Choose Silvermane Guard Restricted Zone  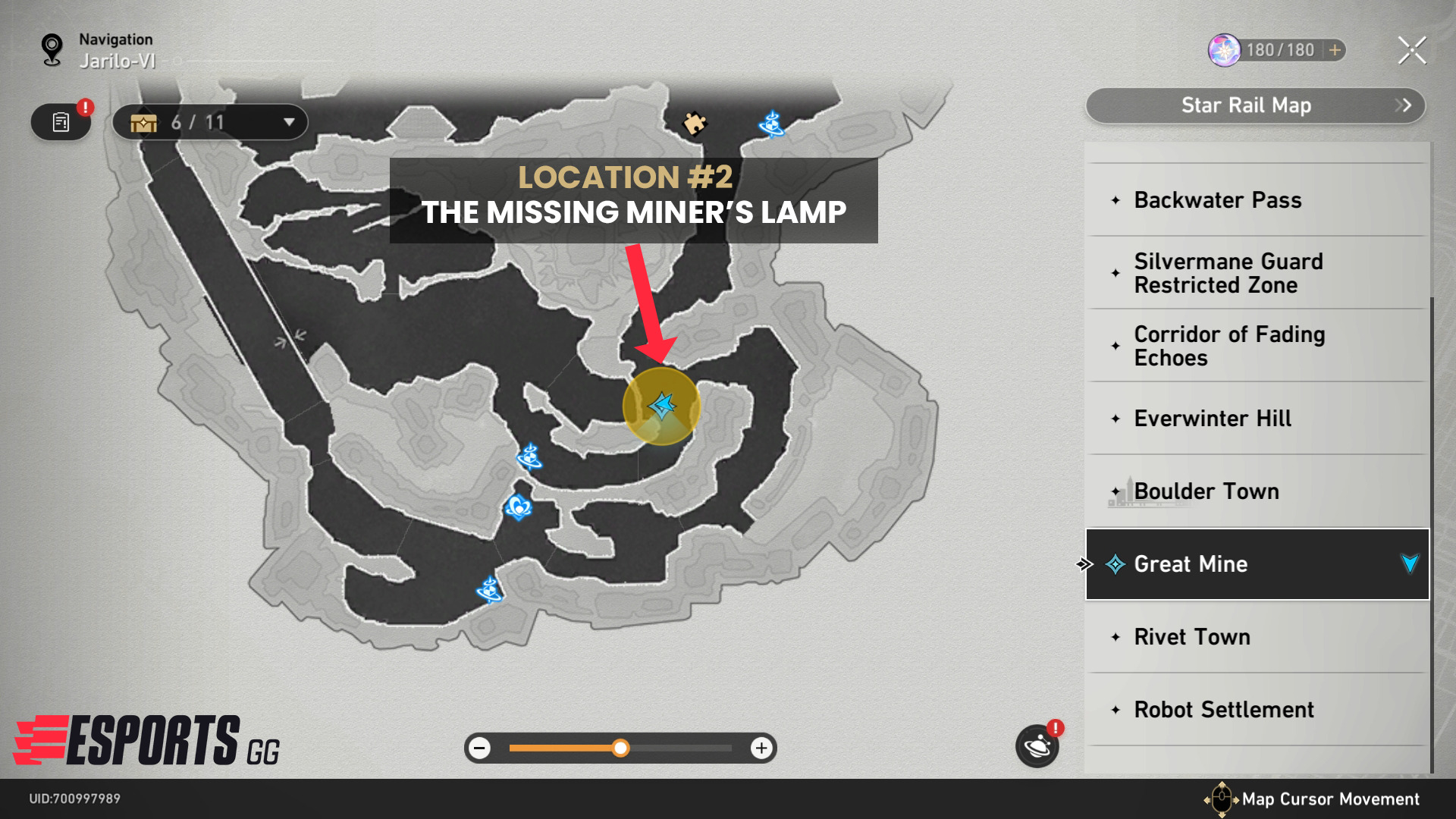pos(1228,273)
